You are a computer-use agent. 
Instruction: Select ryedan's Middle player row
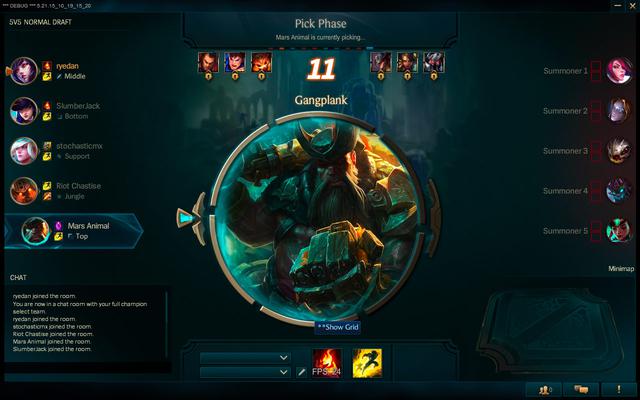[x=70, y=70]
